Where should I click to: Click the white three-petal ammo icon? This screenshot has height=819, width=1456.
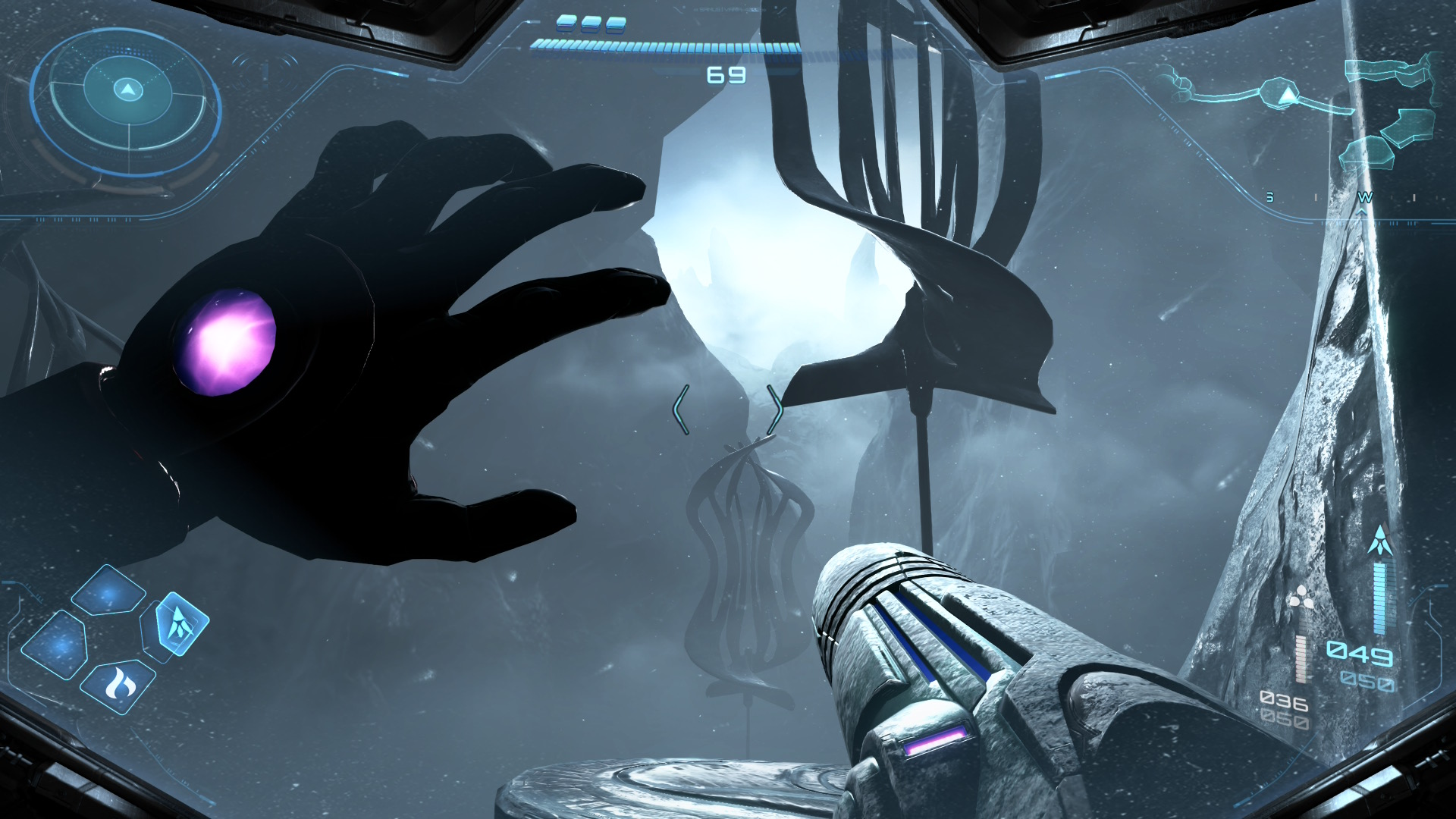click(1301, 596)
